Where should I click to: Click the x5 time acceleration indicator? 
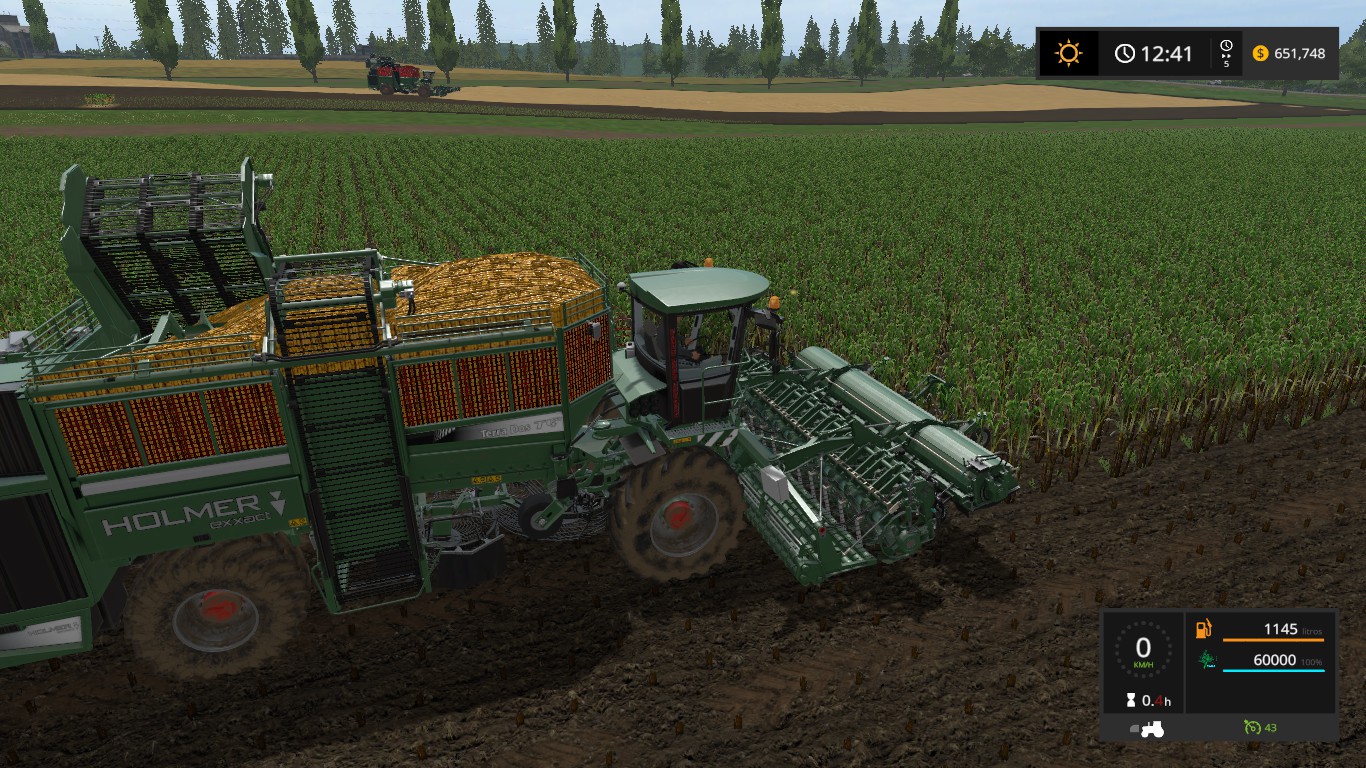(x=1227, y=53)
